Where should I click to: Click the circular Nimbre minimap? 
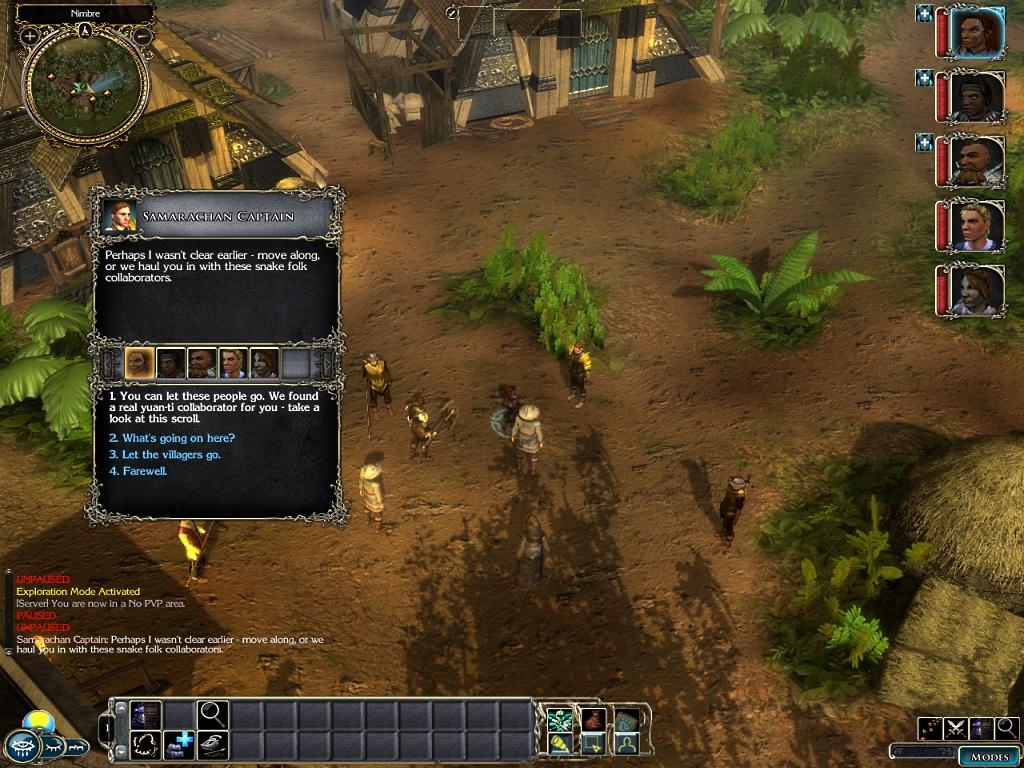click(x=85, y=86)
